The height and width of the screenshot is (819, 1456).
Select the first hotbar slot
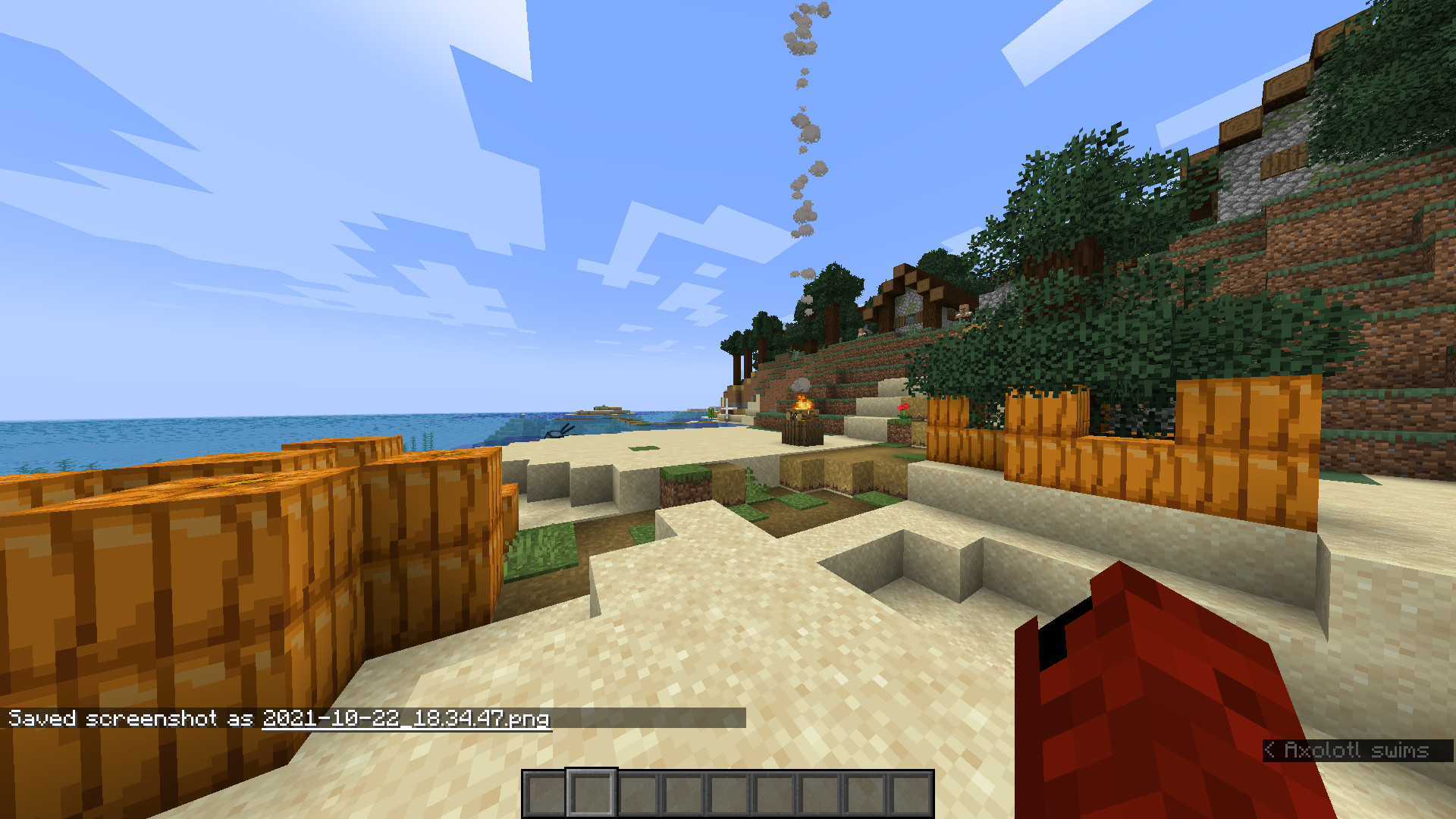546,794
